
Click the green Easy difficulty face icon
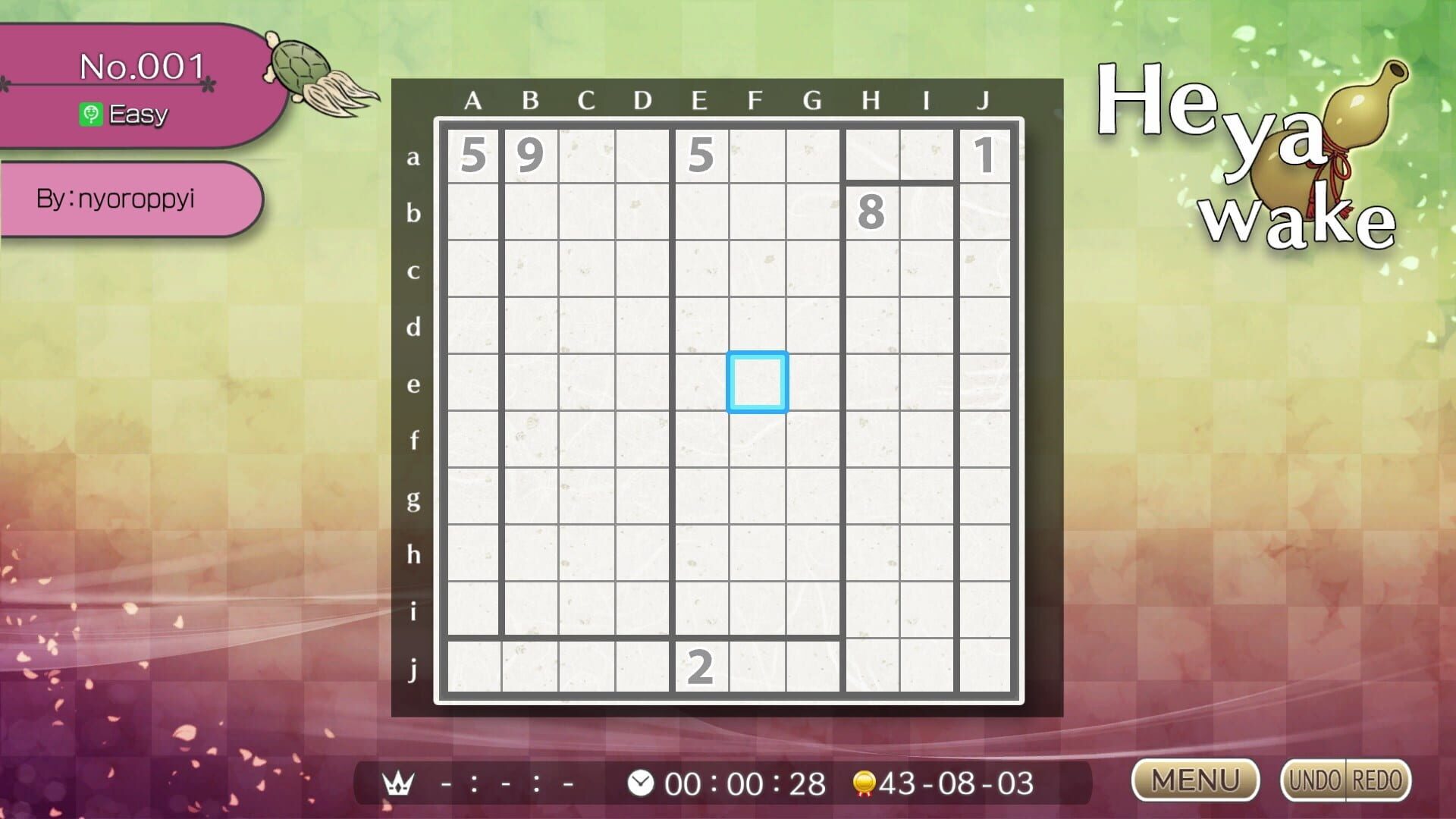pos(93,115)
